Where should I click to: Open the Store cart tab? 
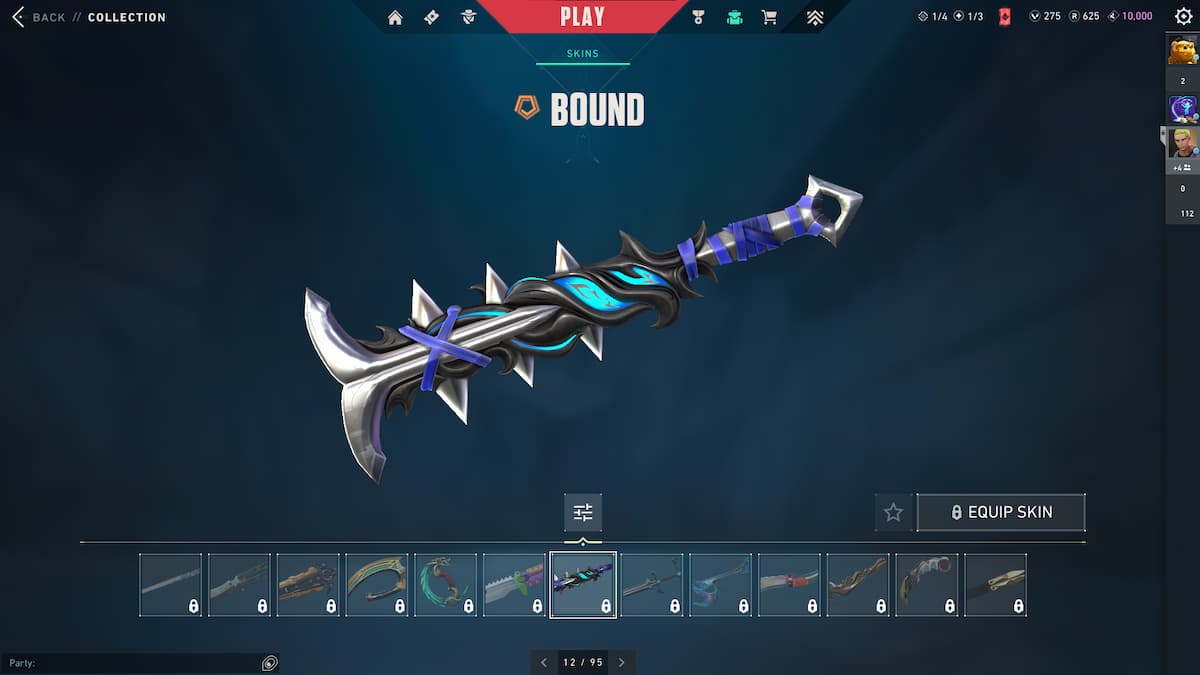[769, 17]
